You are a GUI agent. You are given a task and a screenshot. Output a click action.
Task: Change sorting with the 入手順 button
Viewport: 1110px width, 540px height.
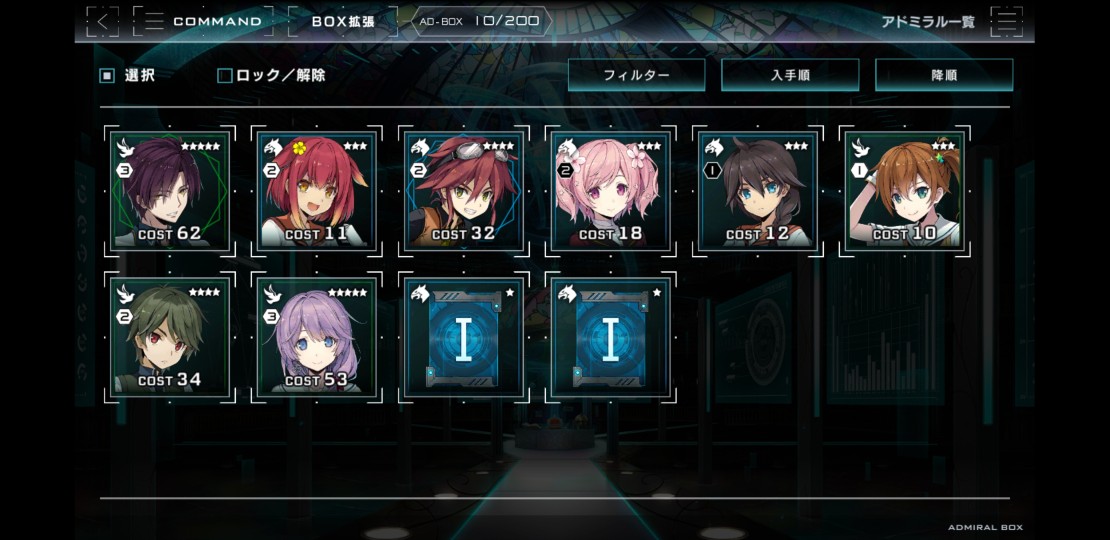(790, 75)
